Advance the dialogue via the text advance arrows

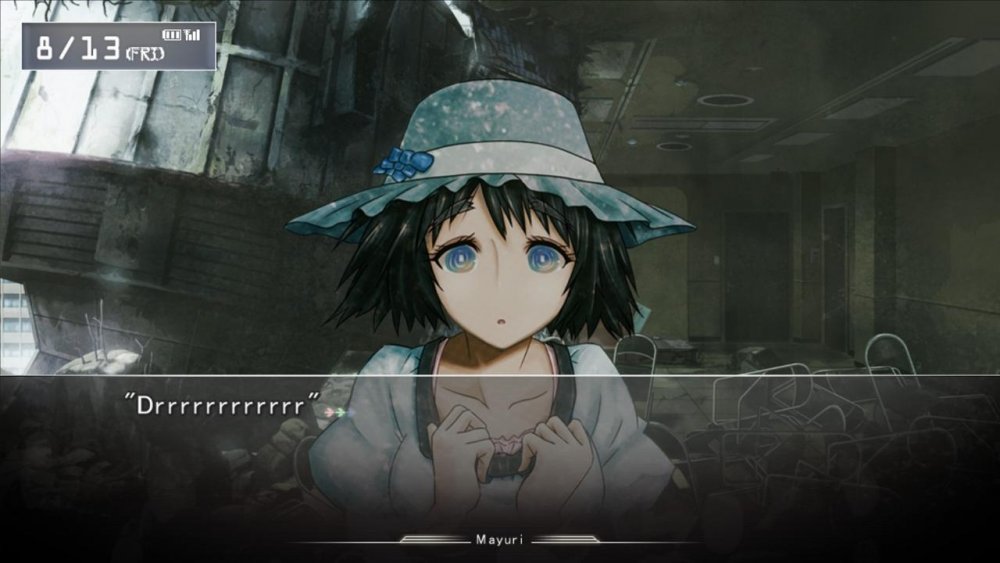tap(336, 411)
